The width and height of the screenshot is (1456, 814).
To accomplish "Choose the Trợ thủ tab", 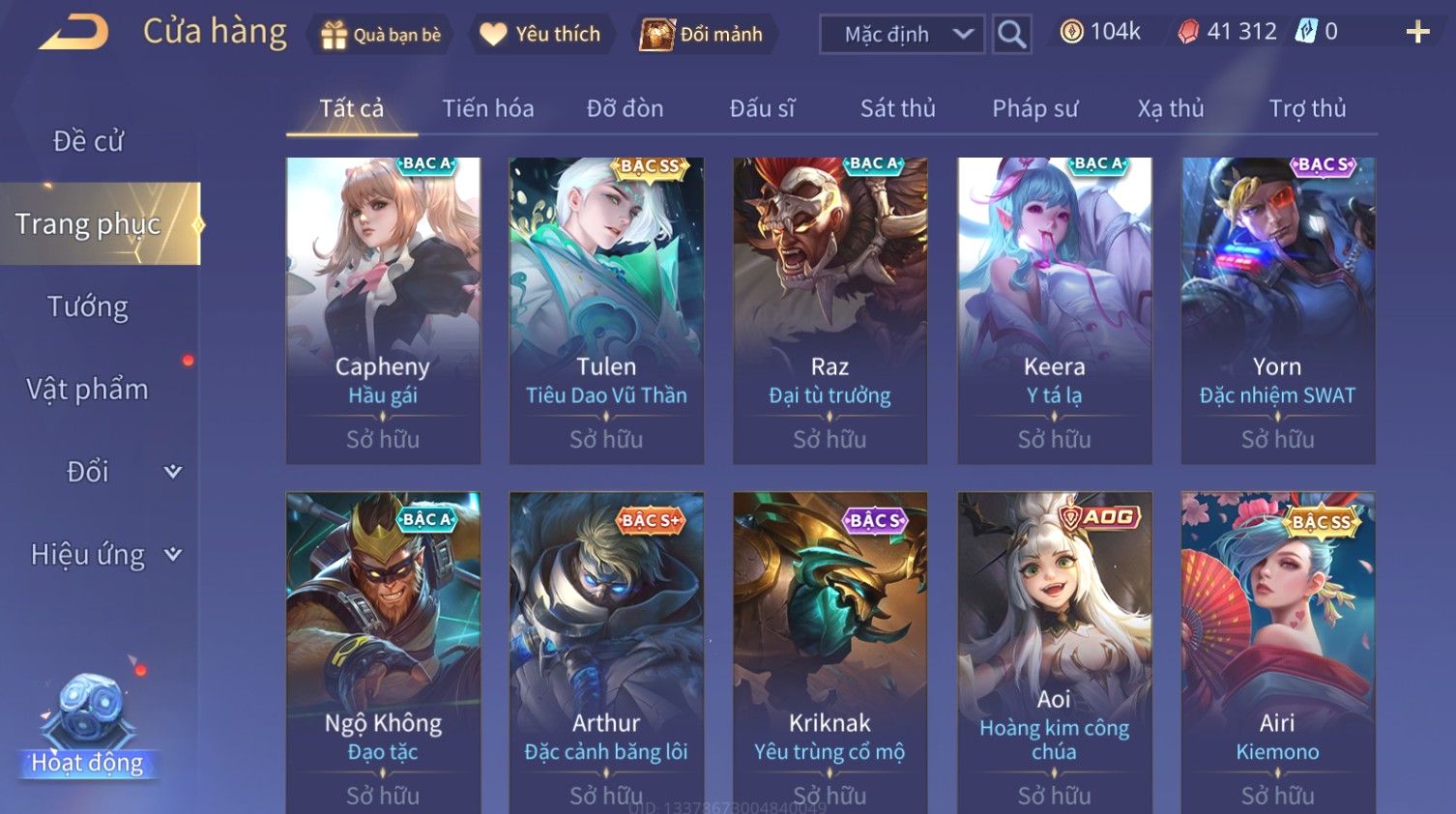I will tap(1307, 108).
